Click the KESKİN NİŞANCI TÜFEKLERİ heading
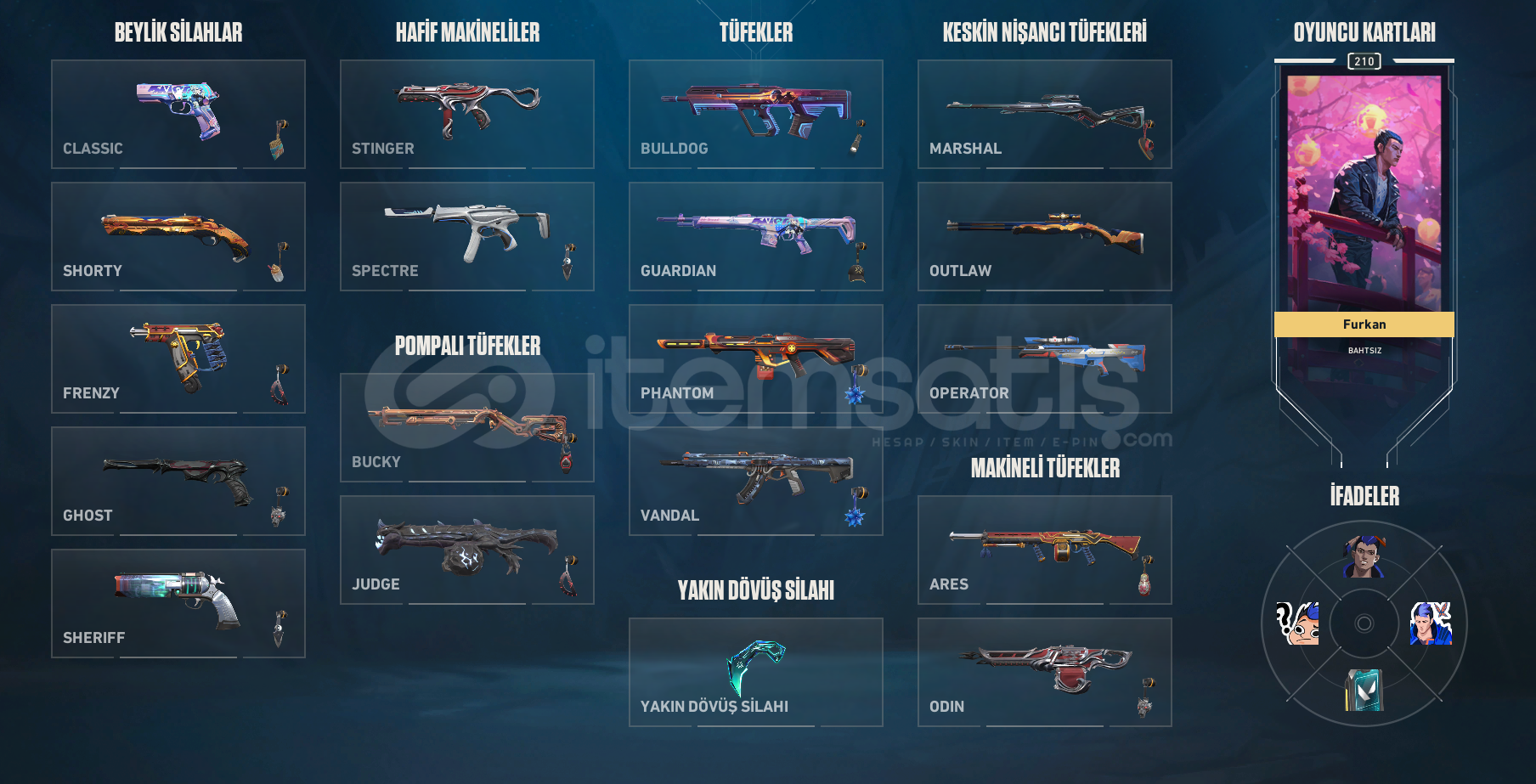This screenshot has width=1536, height=784. point(1045,32)
